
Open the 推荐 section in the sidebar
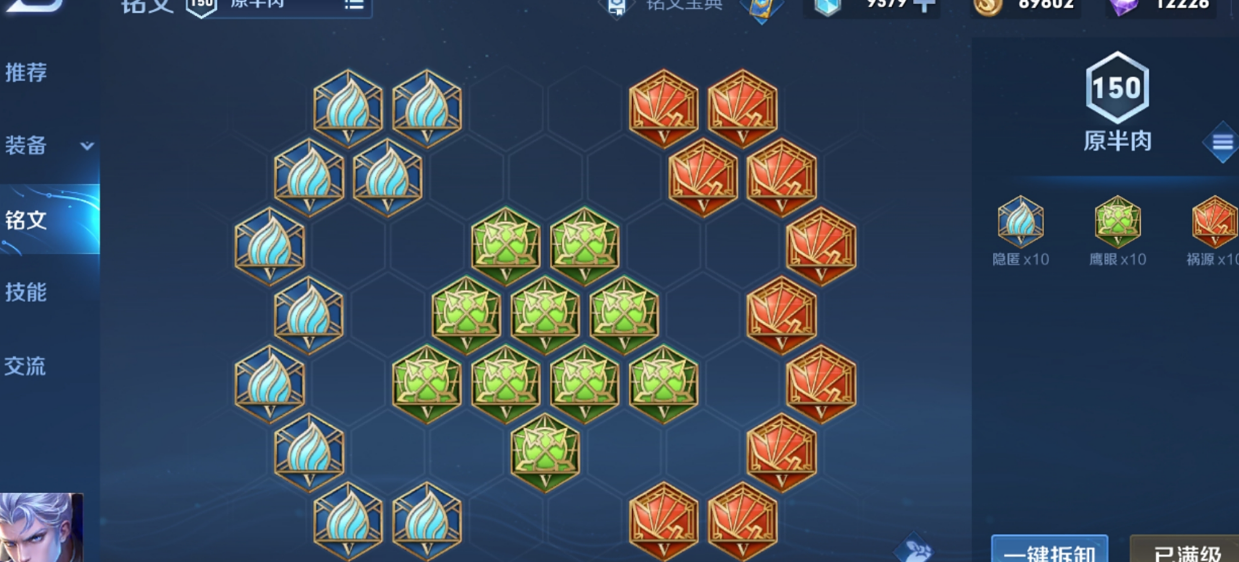coord(27,73)
